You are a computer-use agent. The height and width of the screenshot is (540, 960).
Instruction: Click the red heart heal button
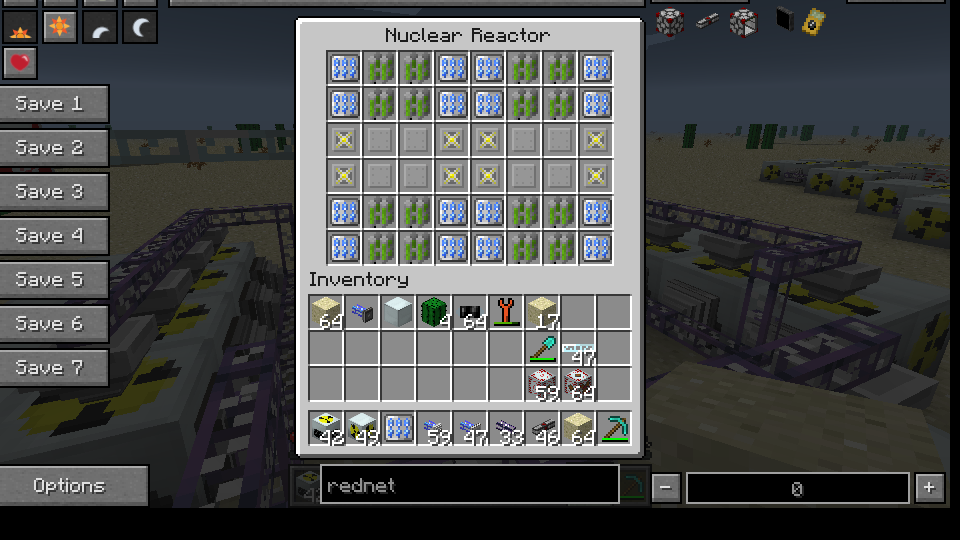pyautogui.click(x=20, y=64)
